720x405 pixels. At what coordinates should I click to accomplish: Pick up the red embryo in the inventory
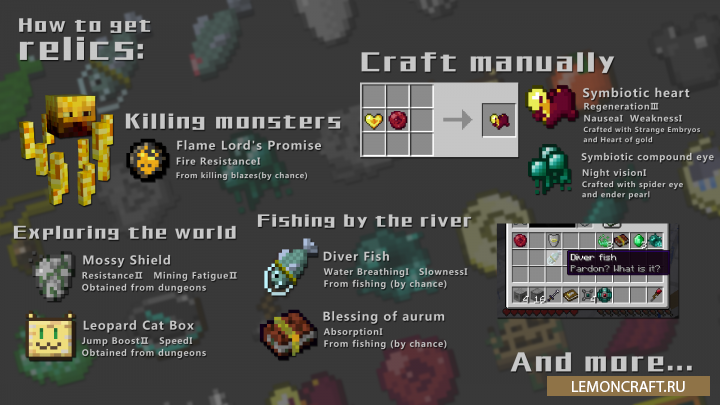(520, 240)
